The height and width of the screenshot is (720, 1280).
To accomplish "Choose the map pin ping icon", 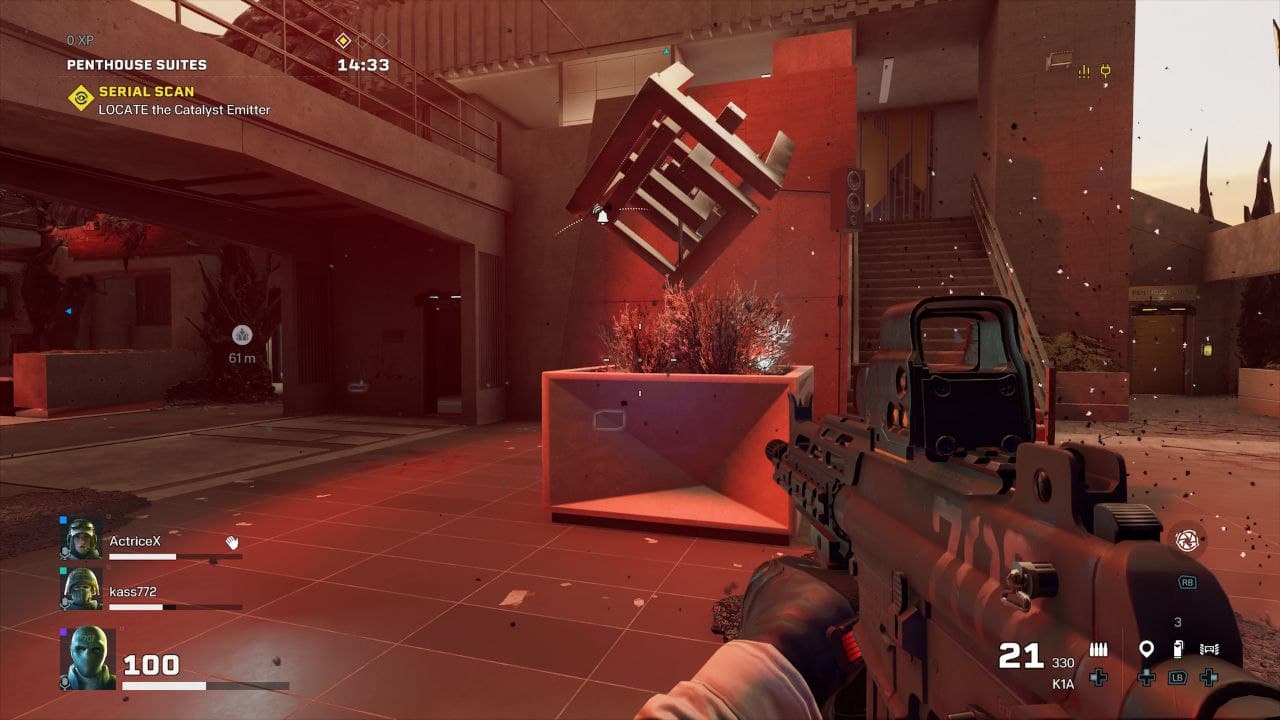I will pyautogui.click(x=1146, y=649).
